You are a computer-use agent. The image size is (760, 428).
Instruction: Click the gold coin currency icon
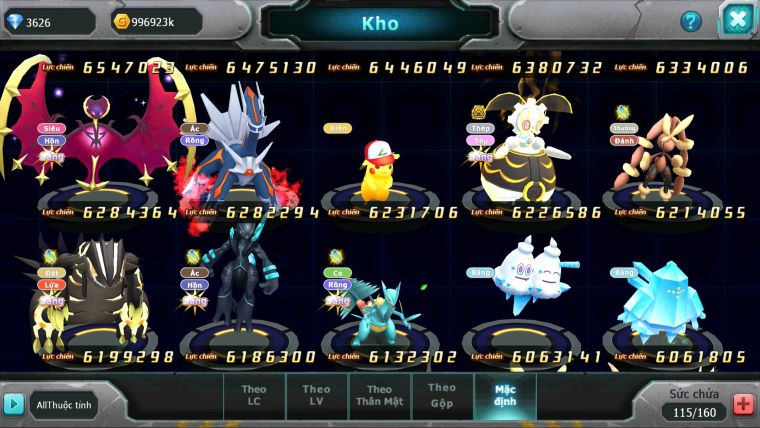tap(123, 21)
